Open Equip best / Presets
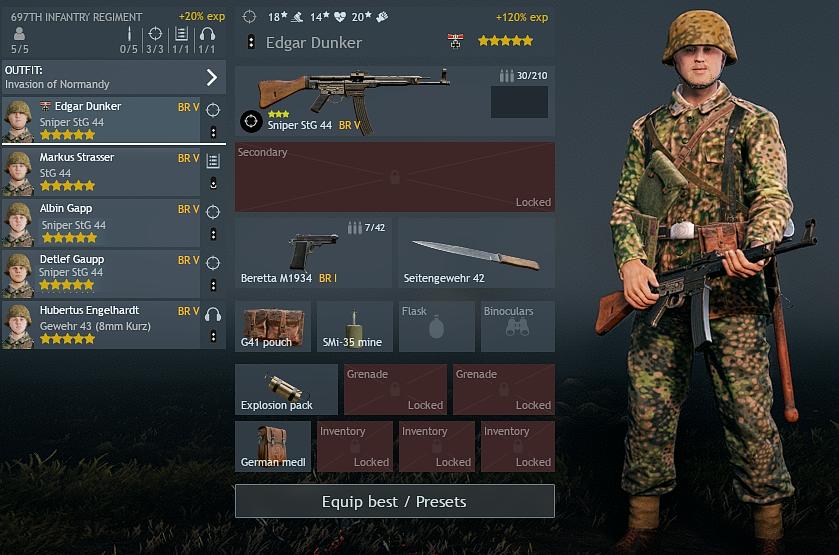The height and width of the screenshot is (555, 839). (394, 501)
